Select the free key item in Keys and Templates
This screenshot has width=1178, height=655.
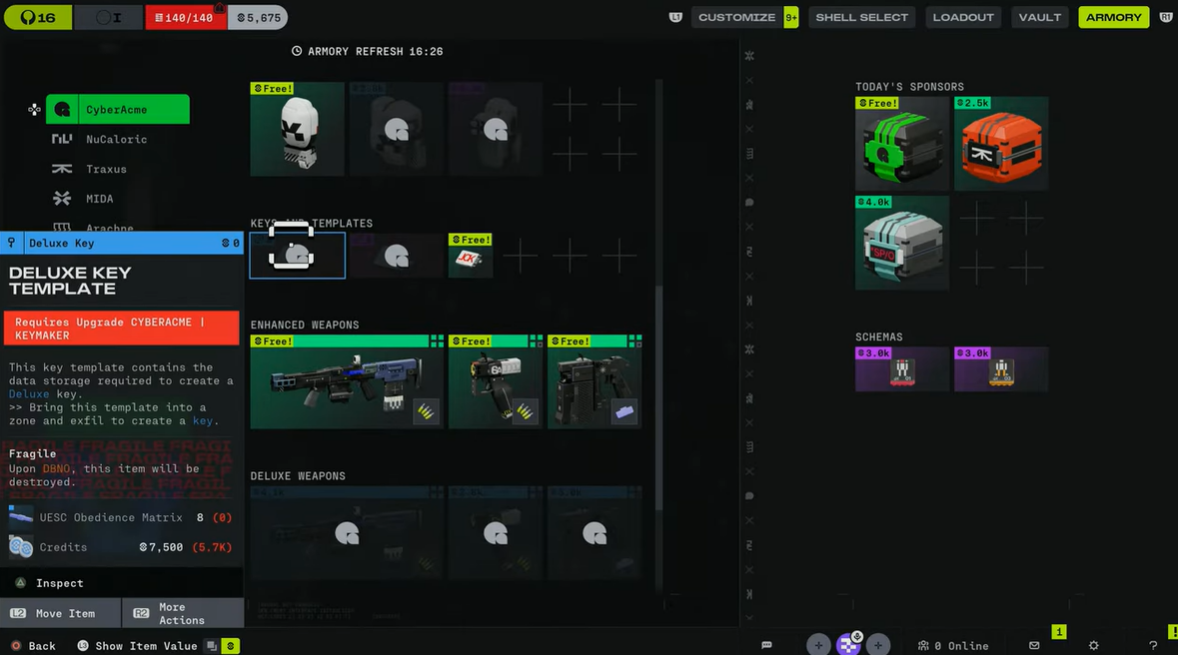click(470, 256)
